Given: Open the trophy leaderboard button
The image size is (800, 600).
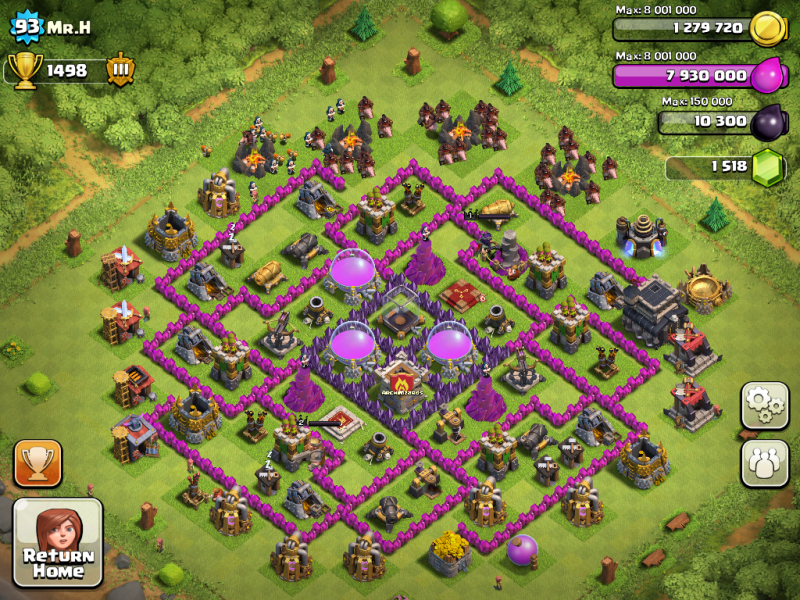Looking at the screenshot, I should [38, 463].
